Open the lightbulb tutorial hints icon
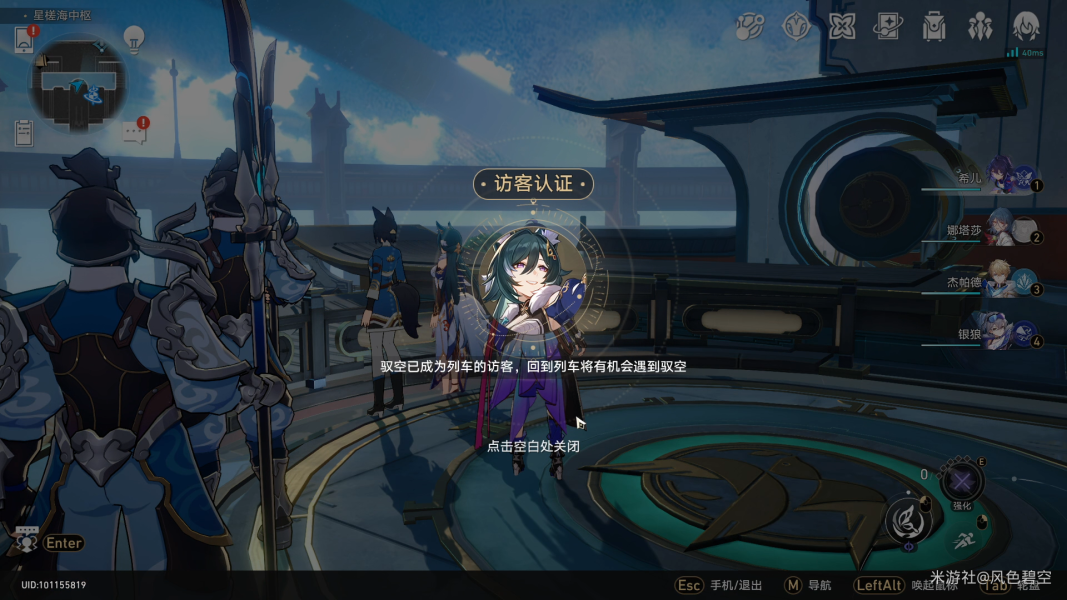The height and width of the screenshot is (600, 1067). pos(134,39)
